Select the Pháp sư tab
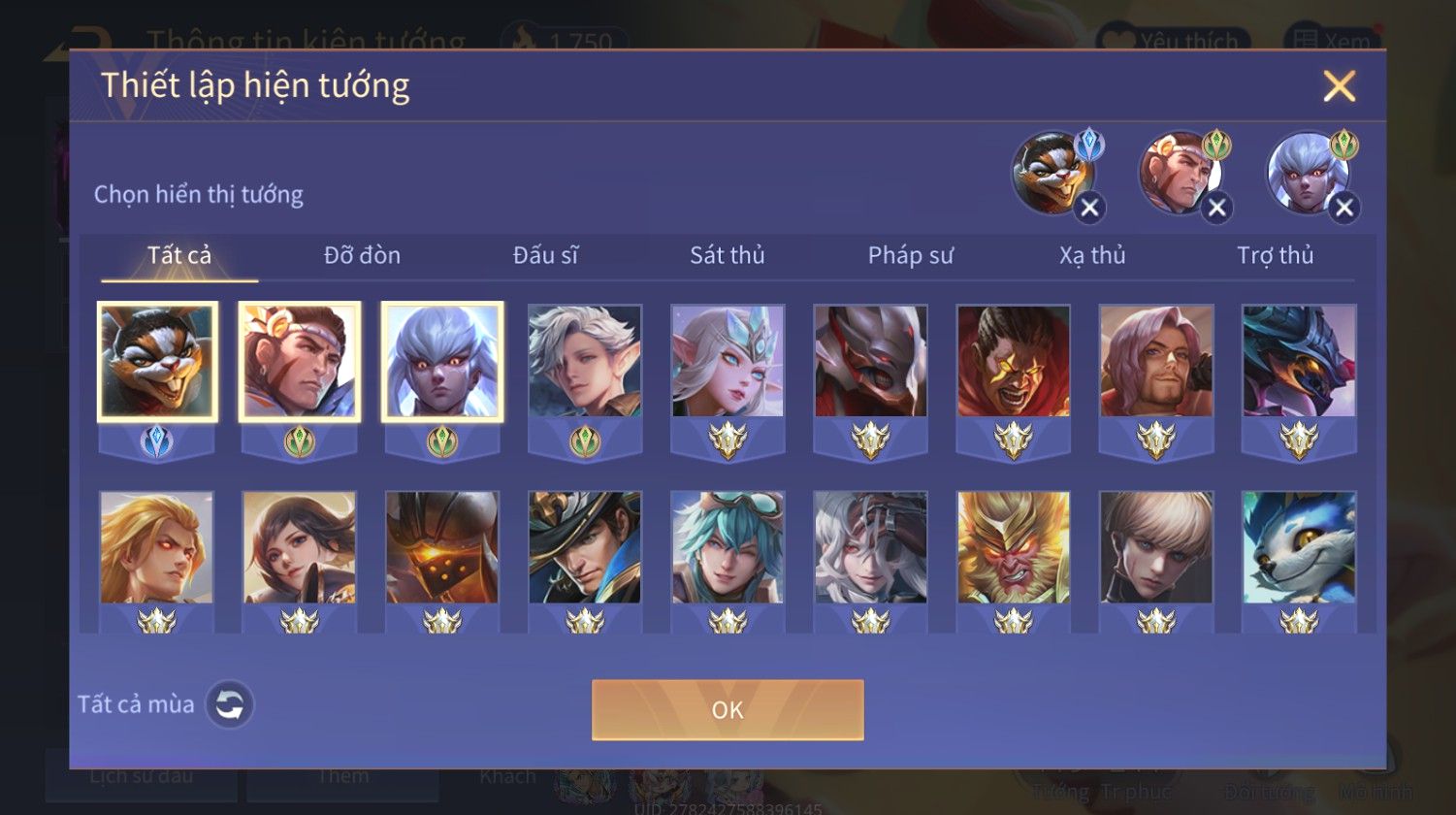The height and width of the screenshot is (815, 1456). (910, 255)
